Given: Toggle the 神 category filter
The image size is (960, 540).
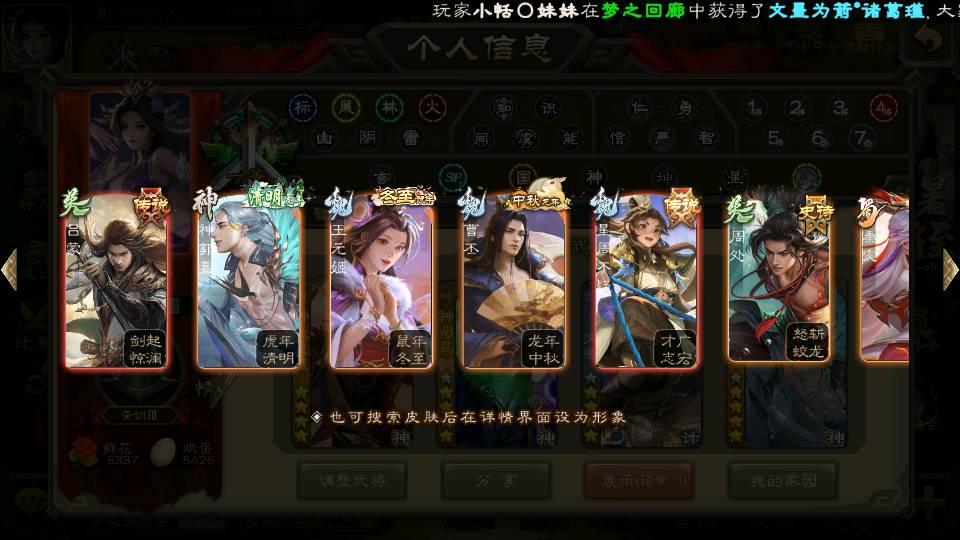Looking at the screenshot, I should click(x=594, y=177).
